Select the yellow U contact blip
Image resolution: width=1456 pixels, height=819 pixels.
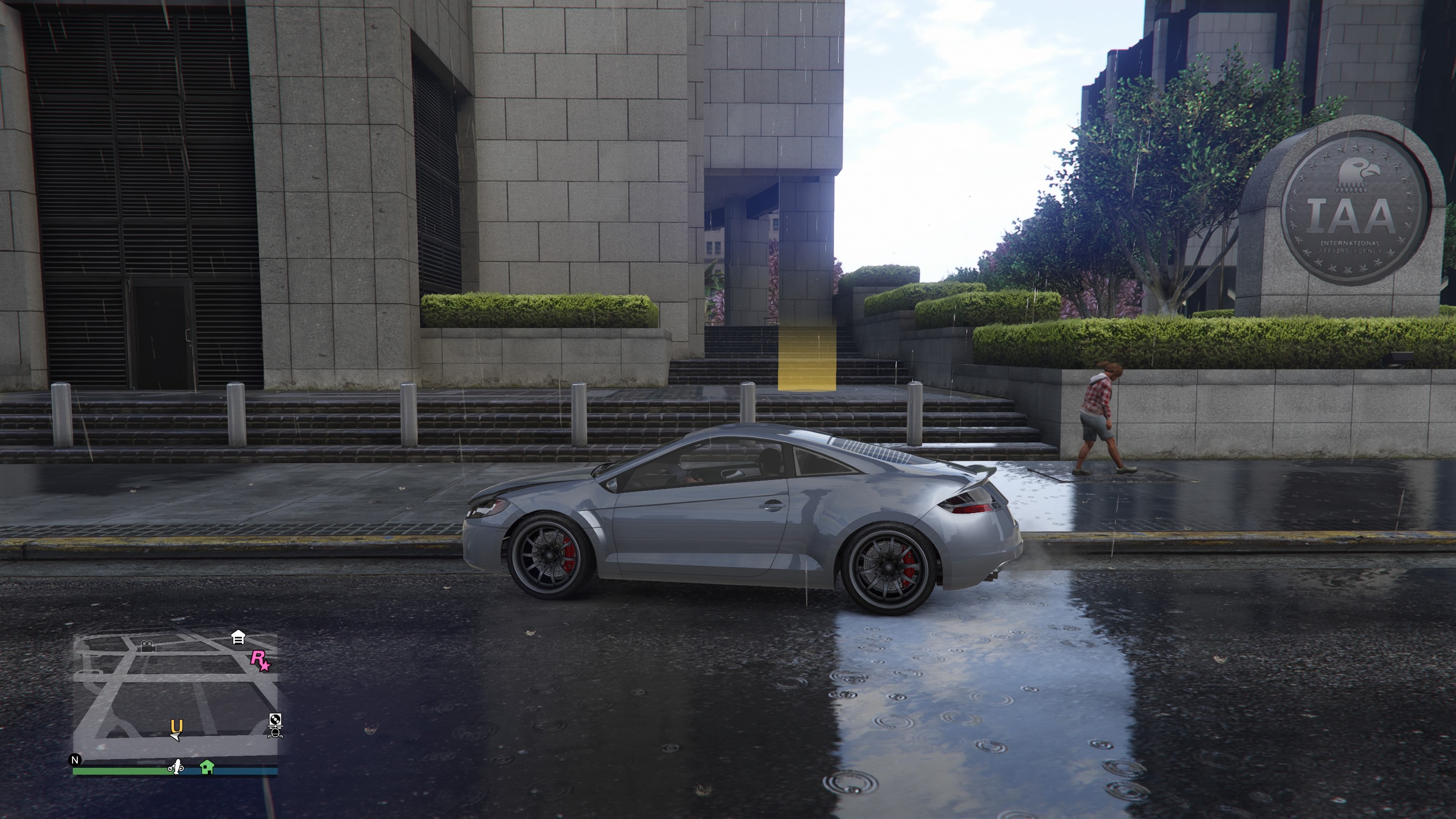pyautogui.click(x=177, y=725)
